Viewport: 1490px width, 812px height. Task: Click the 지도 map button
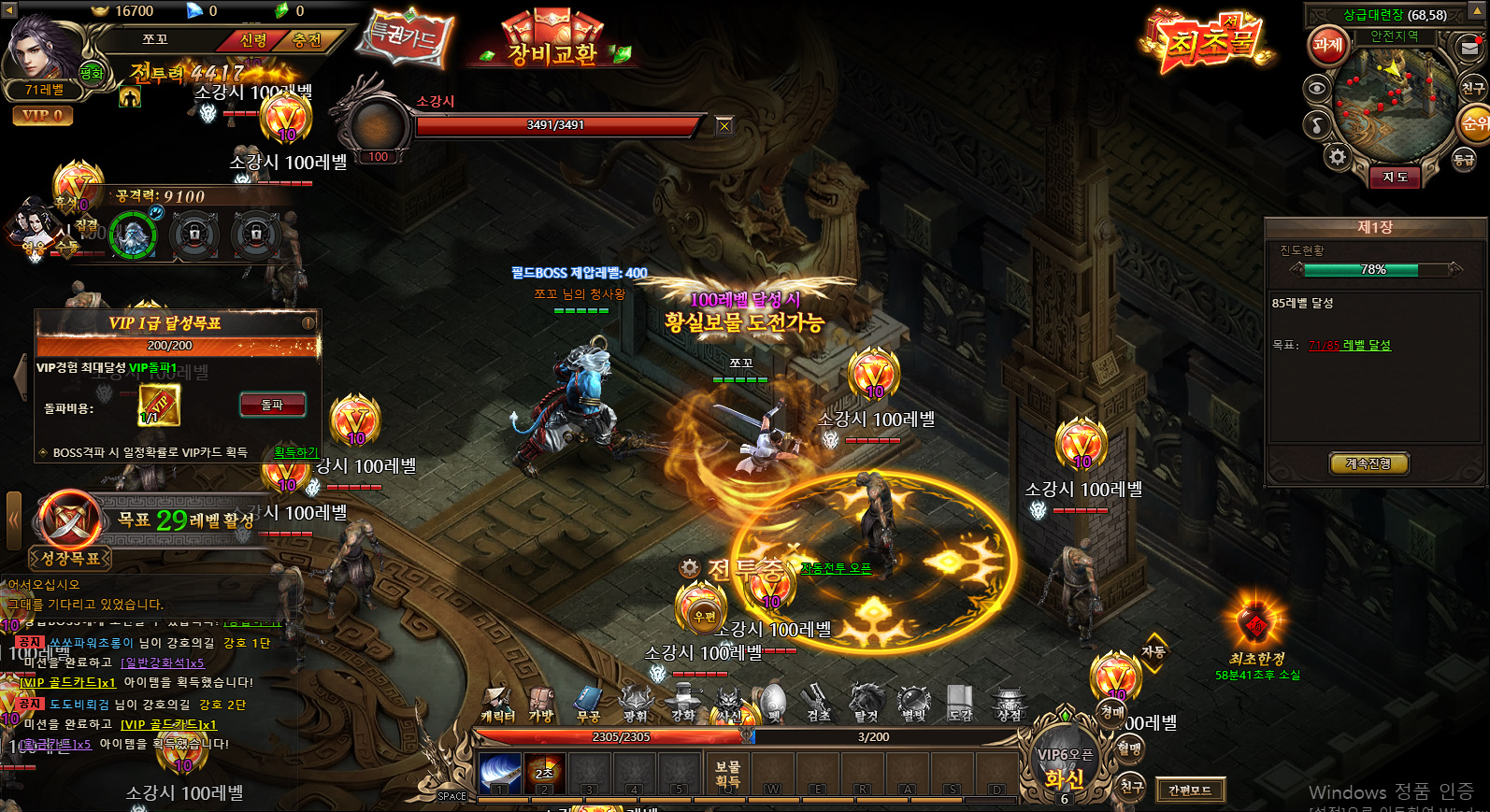[1395, 177]
